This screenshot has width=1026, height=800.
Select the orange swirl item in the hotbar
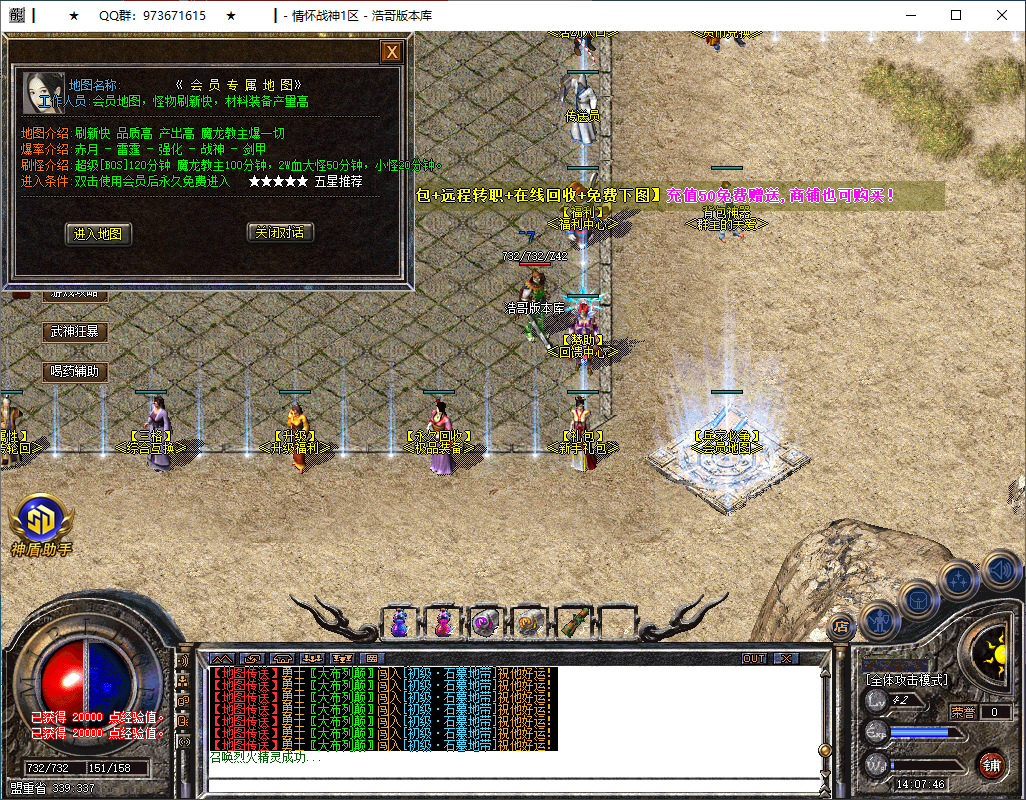(x=529, y=623)
